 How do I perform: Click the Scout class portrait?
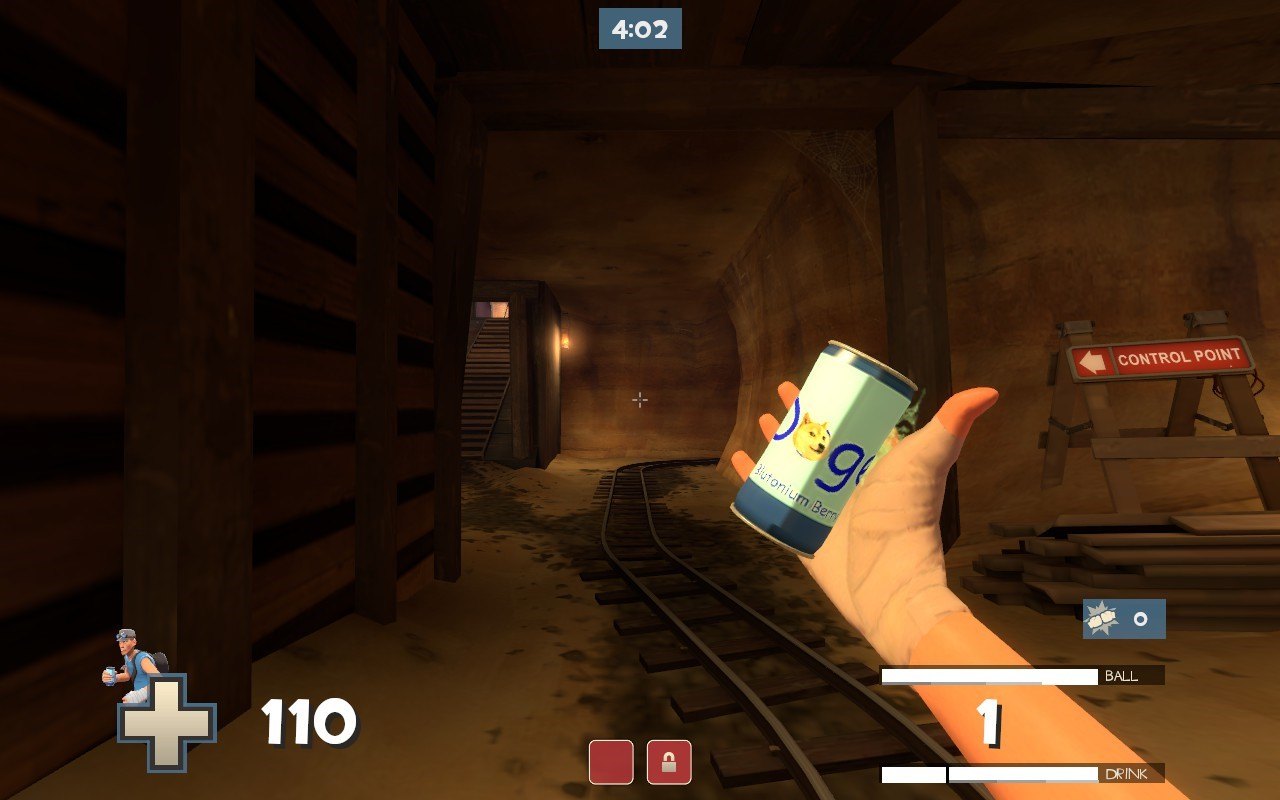coord(133,662)
